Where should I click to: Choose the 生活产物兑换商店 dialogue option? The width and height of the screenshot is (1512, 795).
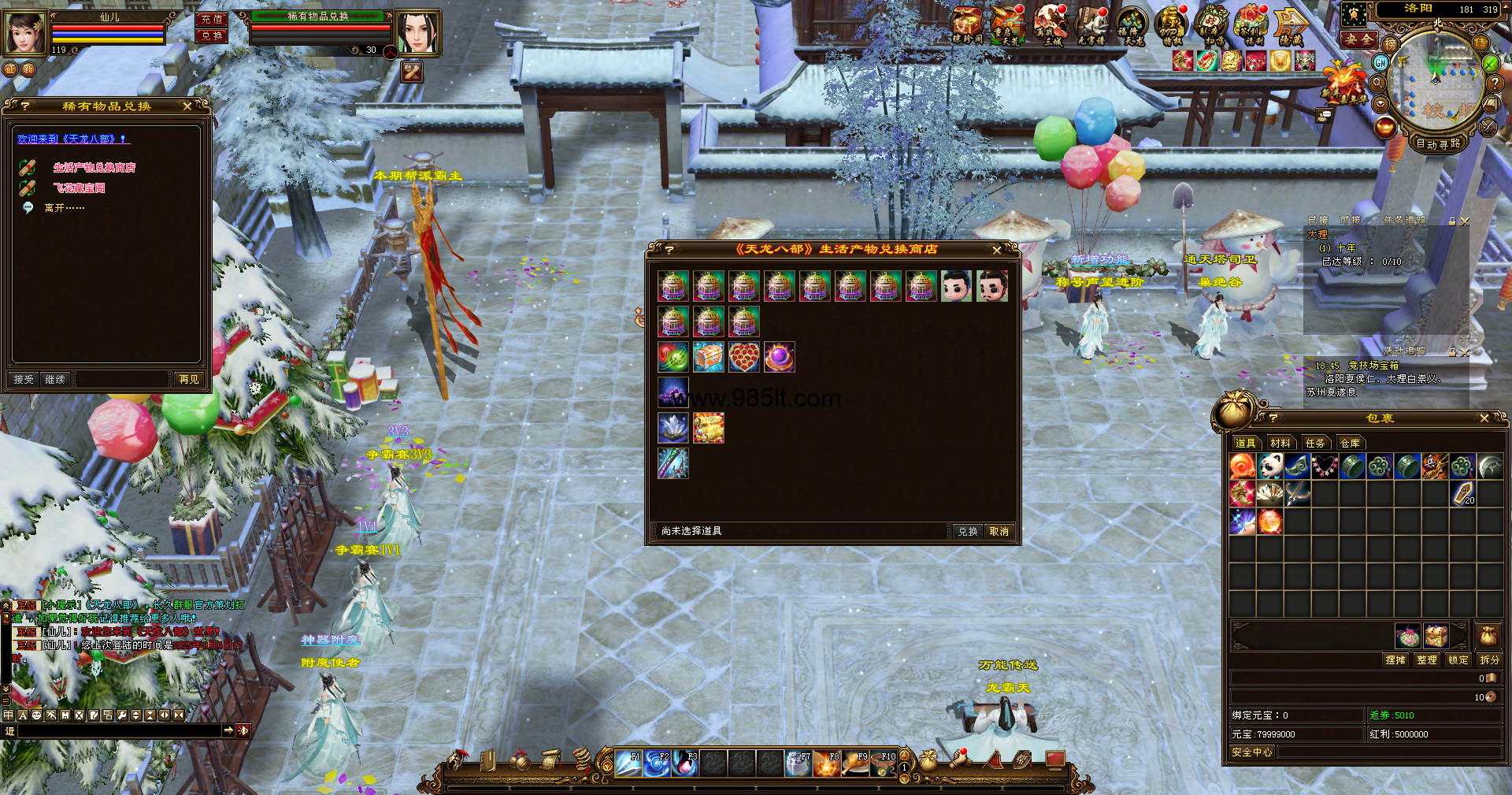pyautogui.click(x=94, y=168)
